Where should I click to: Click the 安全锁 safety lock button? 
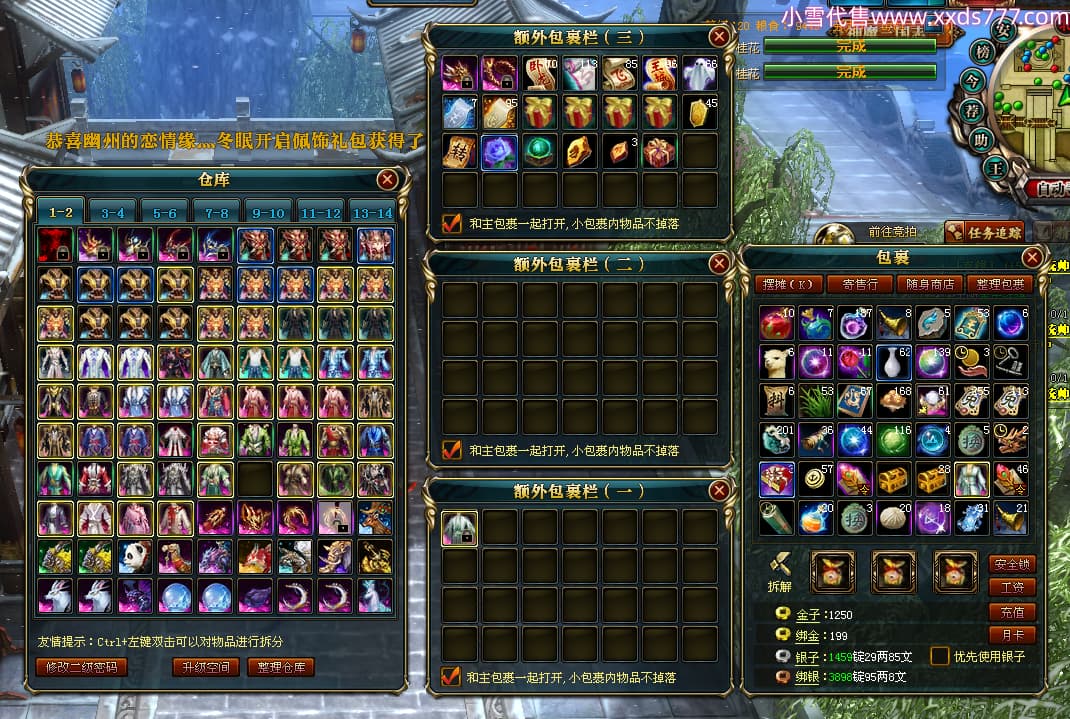point(1012,564)
